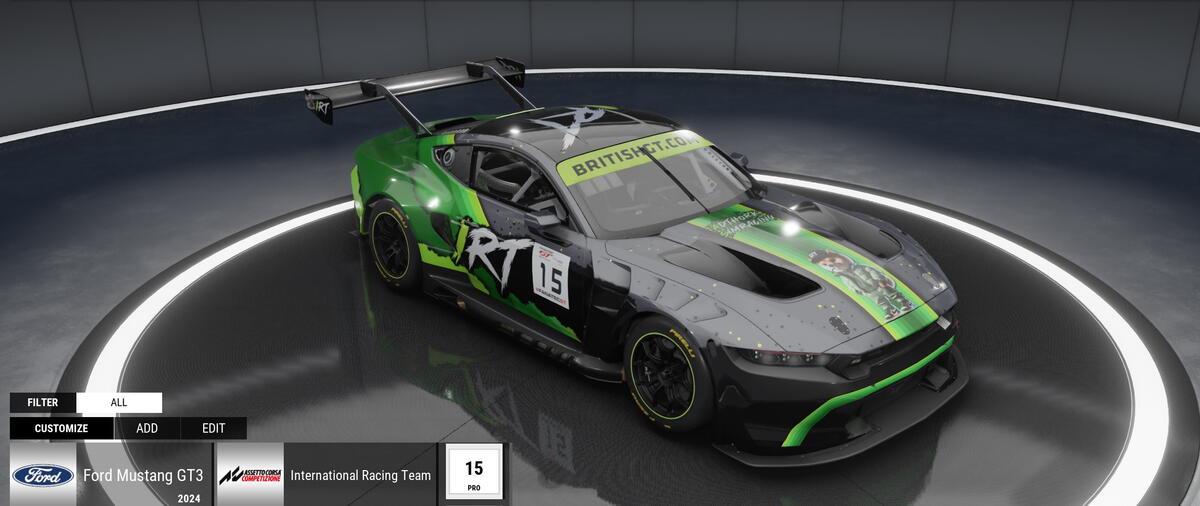The image size is (1200, 506).
Task: Select the International Racing Team entry
Action: pos(360,475)
